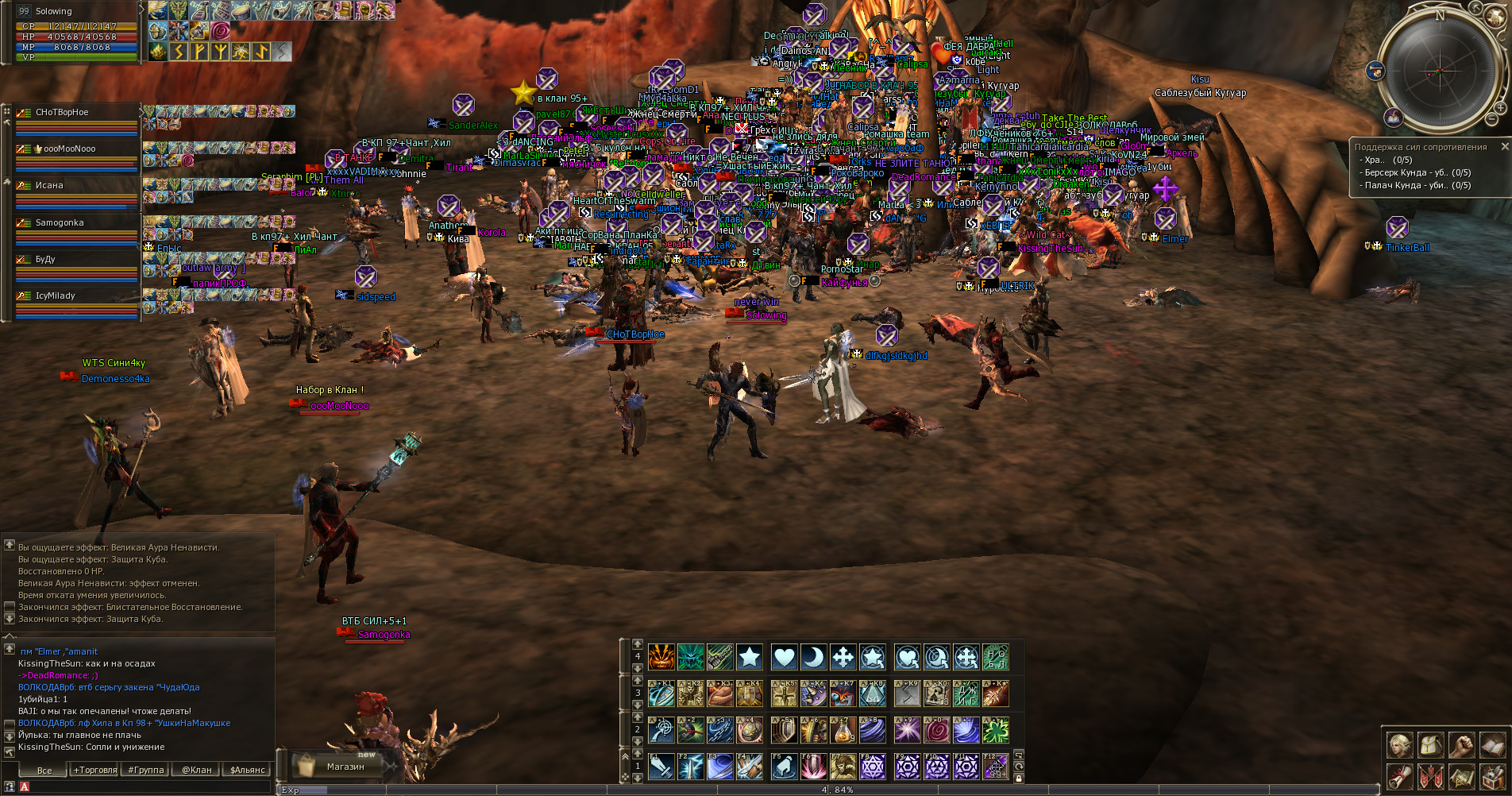Open the @Клан chat tab
The height and width of the screenshot is (796, 1512).
197,770
